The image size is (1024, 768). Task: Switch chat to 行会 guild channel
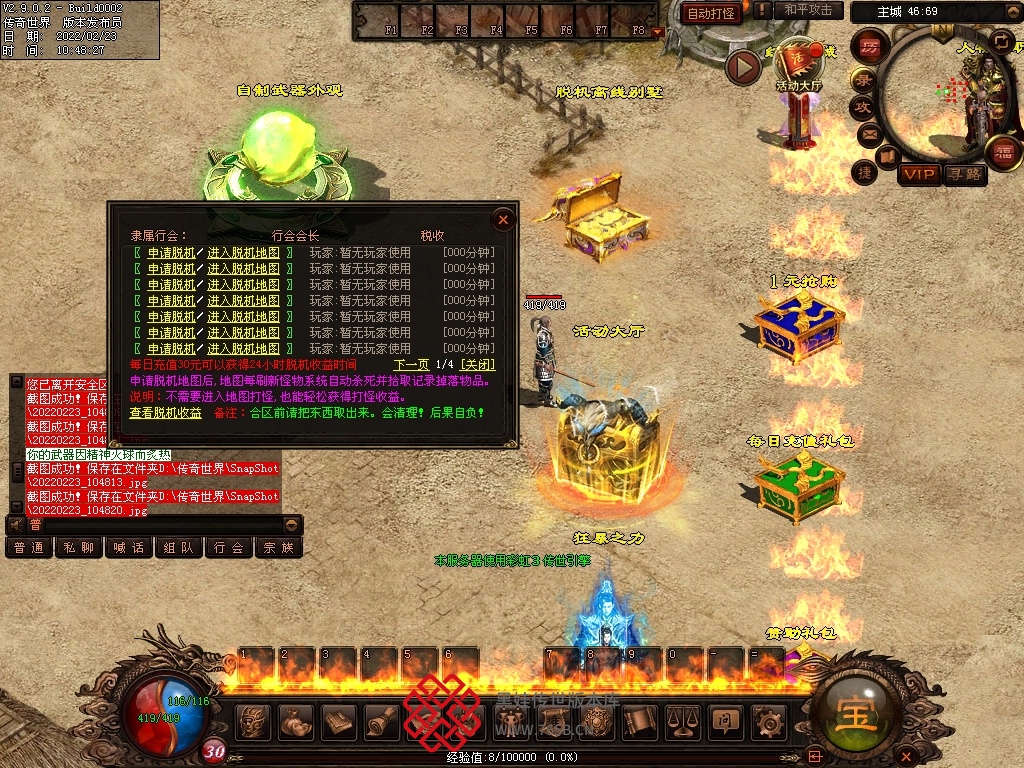coord(230,548)
